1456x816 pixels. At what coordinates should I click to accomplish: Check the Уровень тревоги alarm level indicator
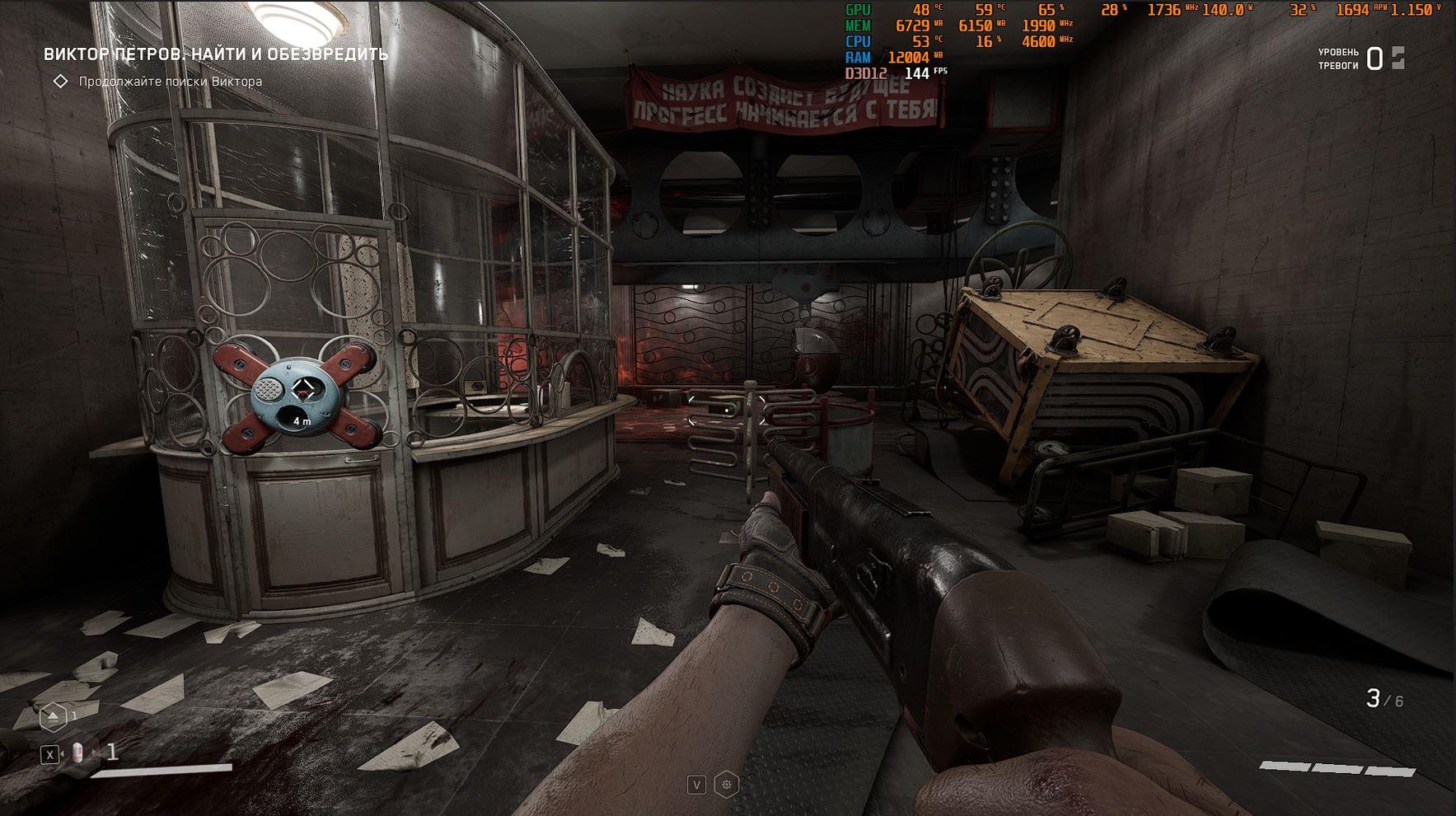1362,59
